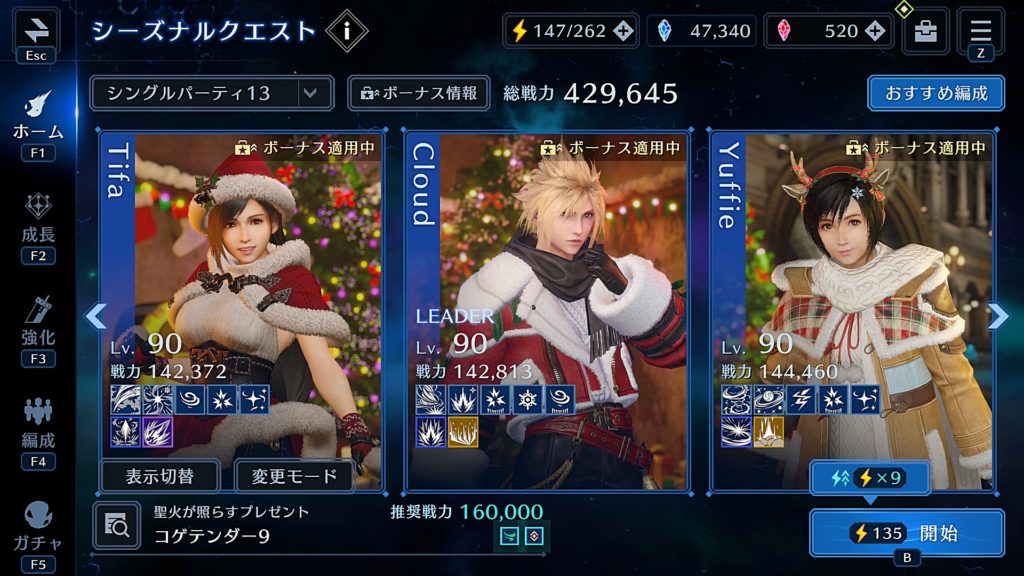Open 強化 enhancement menu
The width and height of the screenshot is (1024, 576).
tap(38, 322)
